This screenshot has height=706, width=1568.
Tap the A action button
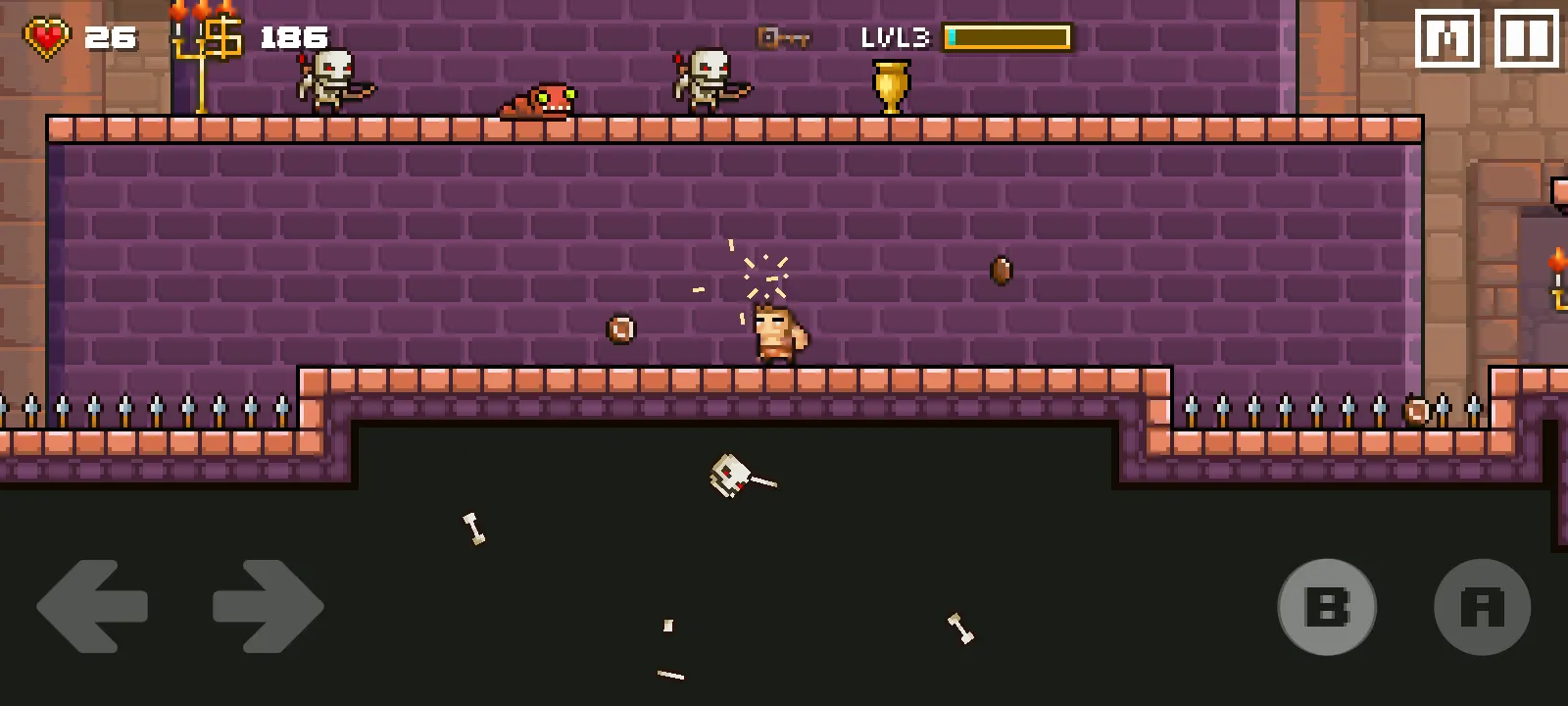[x=1482, y=607]
